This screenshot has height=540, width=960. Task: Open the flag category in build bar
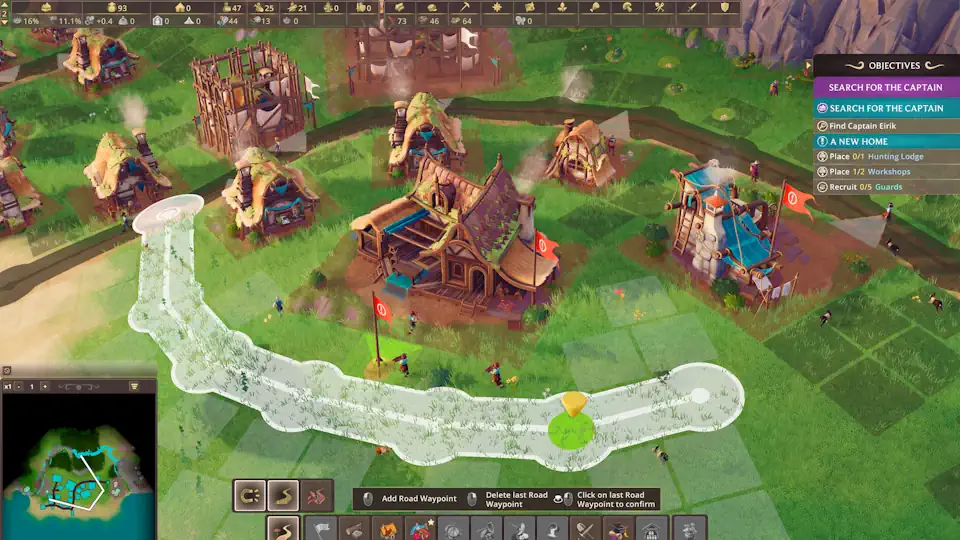[322, 529]
